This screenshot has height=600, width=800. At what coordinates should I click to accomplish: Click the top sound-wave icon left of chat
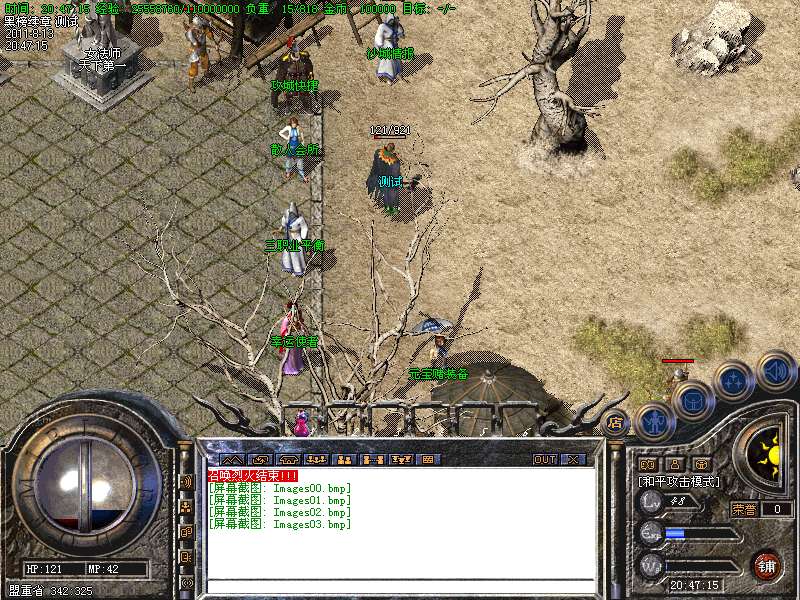pyautogui.click(x=186, y=481)
